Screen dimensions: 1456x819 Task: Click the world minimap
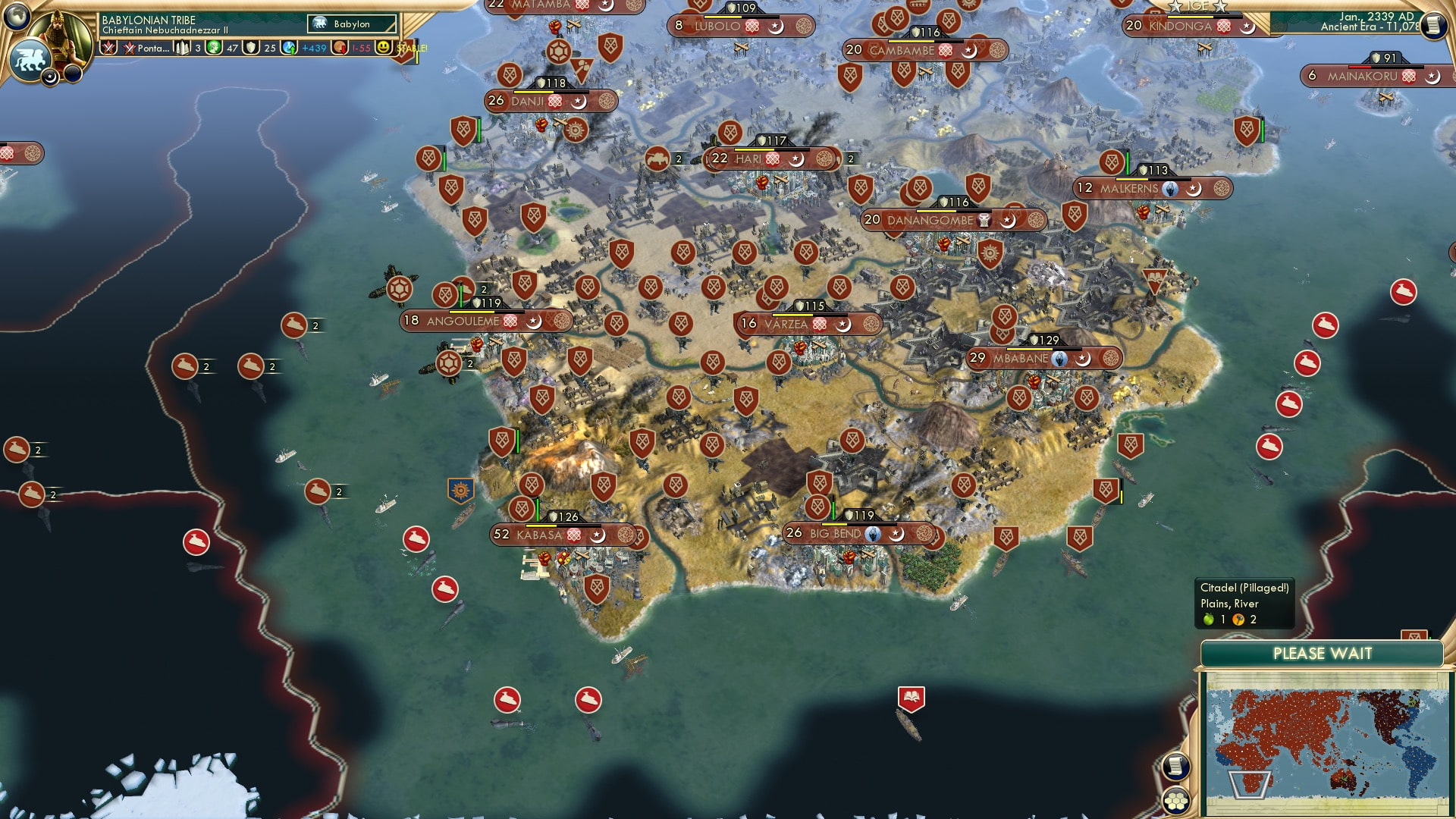click(x=1326, y=743)
